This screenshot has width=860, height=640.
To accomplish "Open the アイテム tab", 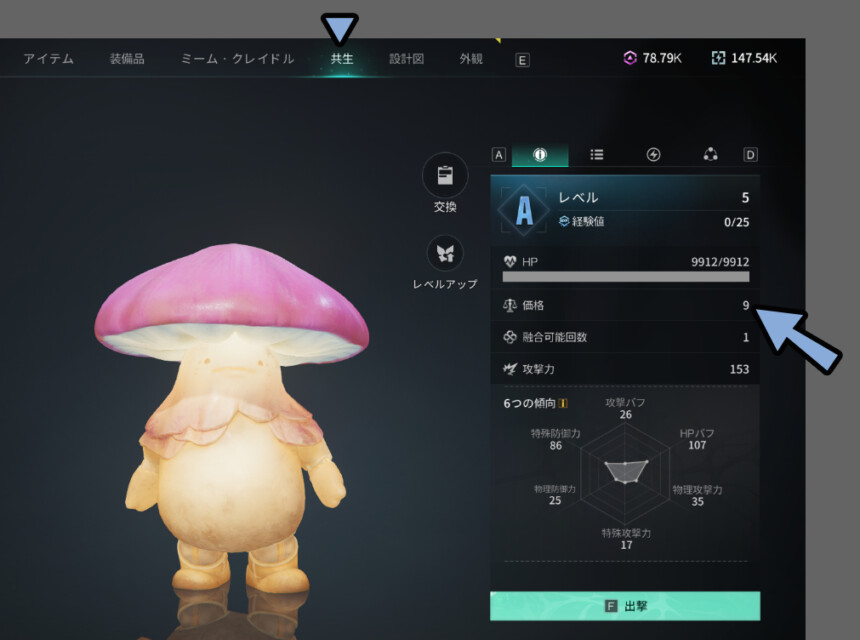I will tap(49, 59).
